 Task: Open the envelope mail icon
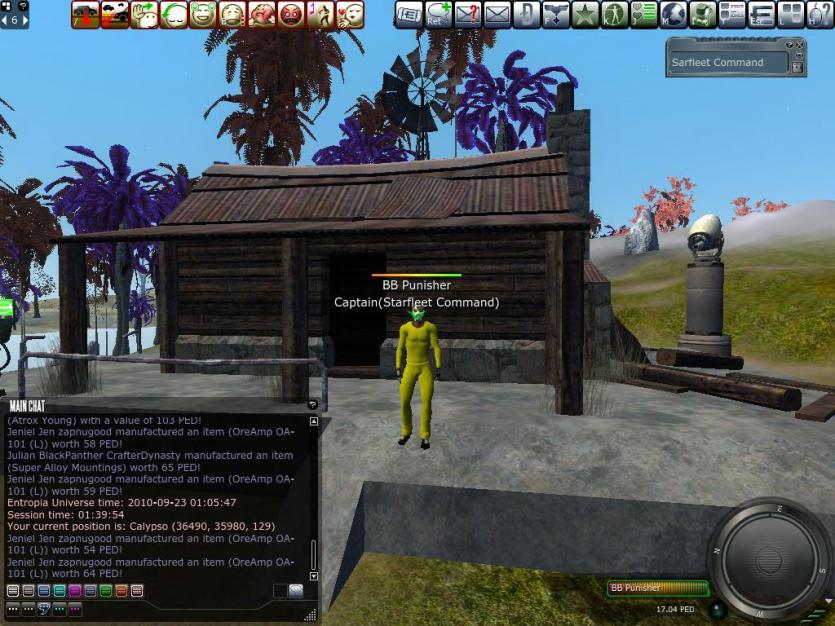[497, 14]
